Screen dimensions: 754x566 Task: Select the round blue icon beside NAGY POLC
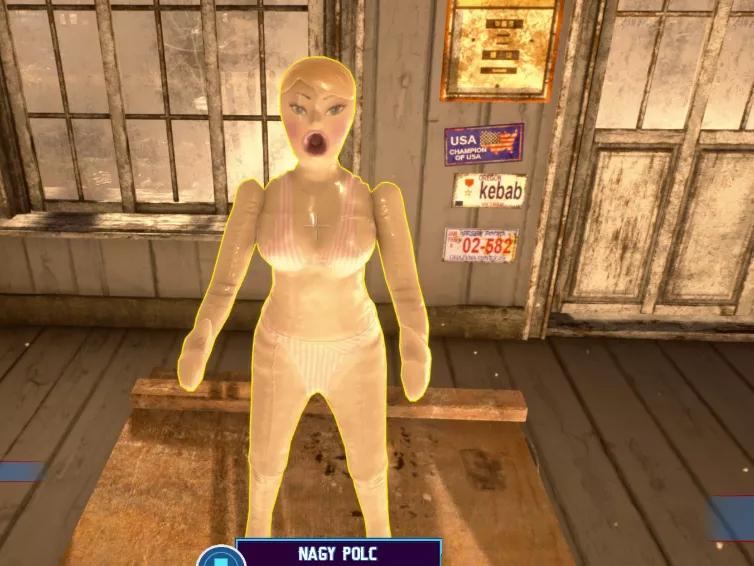click(x=215, y=557)
